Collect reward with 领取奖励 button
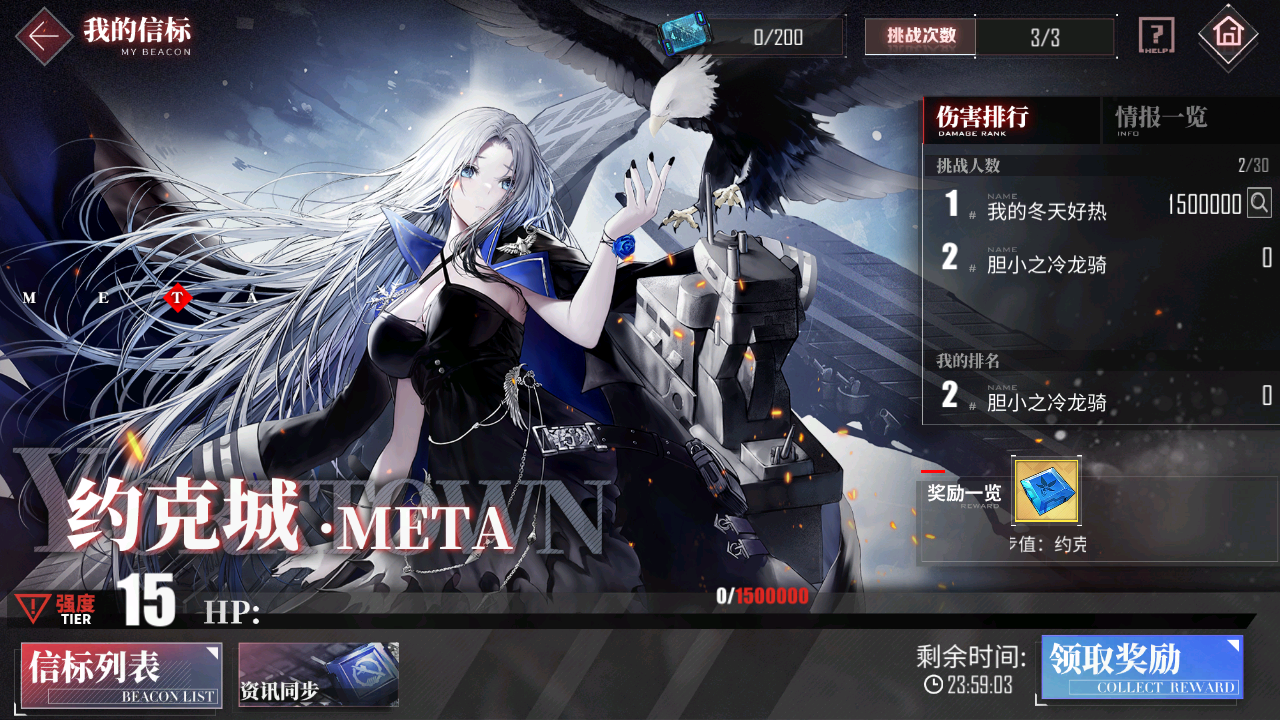The height and width of the screenshot is (720, 1280). point(1142,667)
